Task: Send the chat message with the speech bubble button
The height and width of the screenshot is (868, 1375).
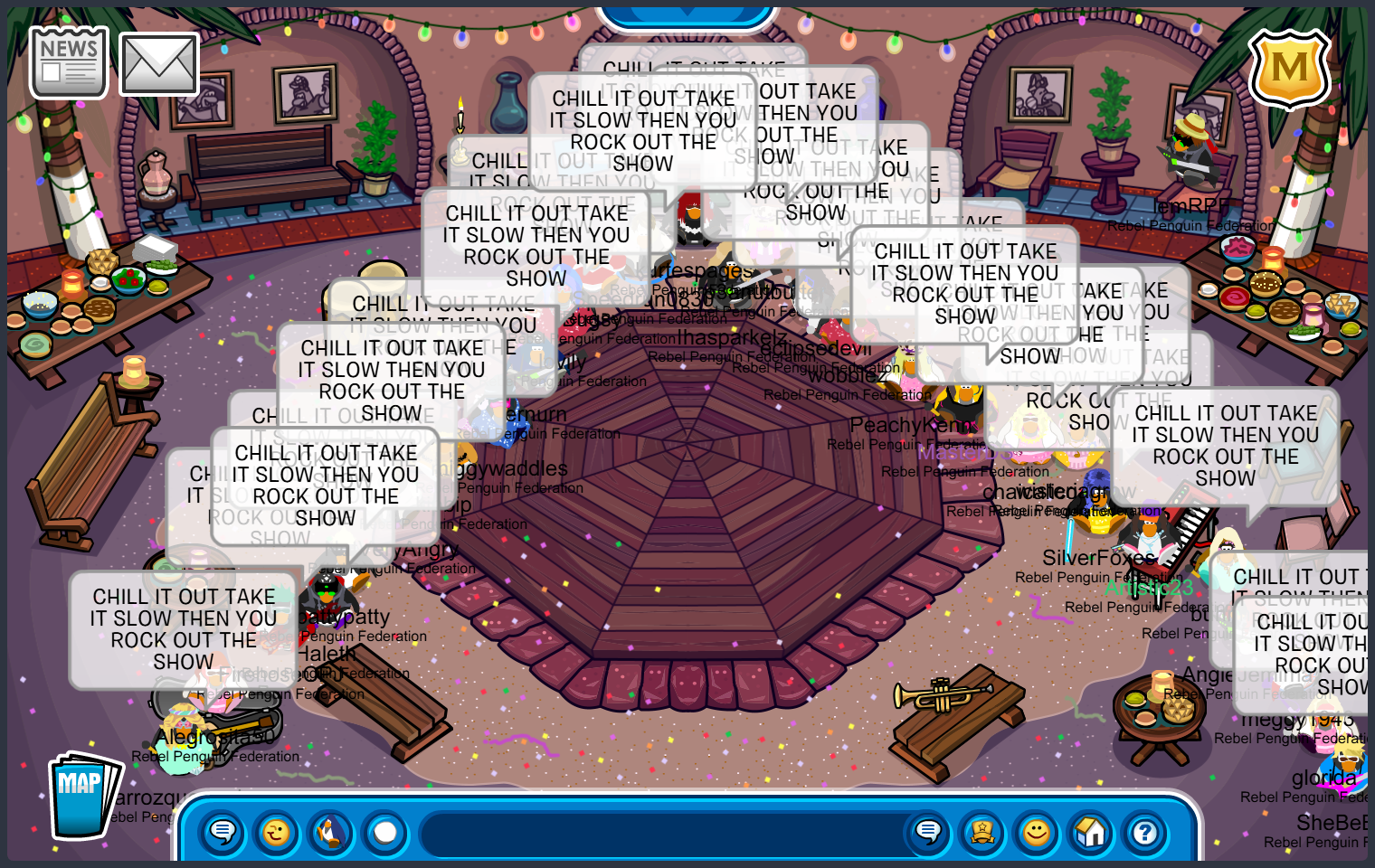Action: coord(928,832)
